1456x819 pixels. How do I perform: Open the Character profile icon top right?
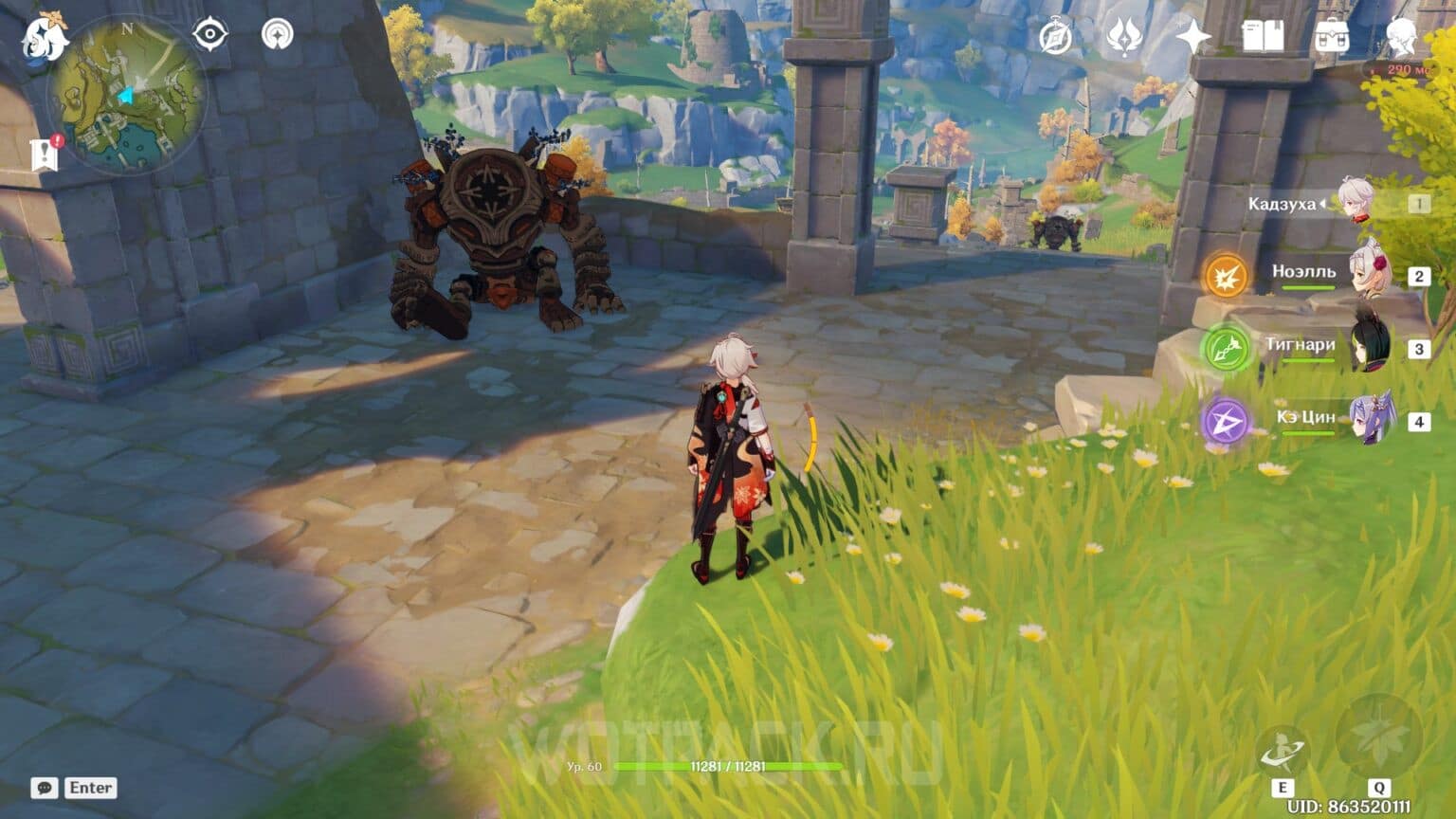1401,36
